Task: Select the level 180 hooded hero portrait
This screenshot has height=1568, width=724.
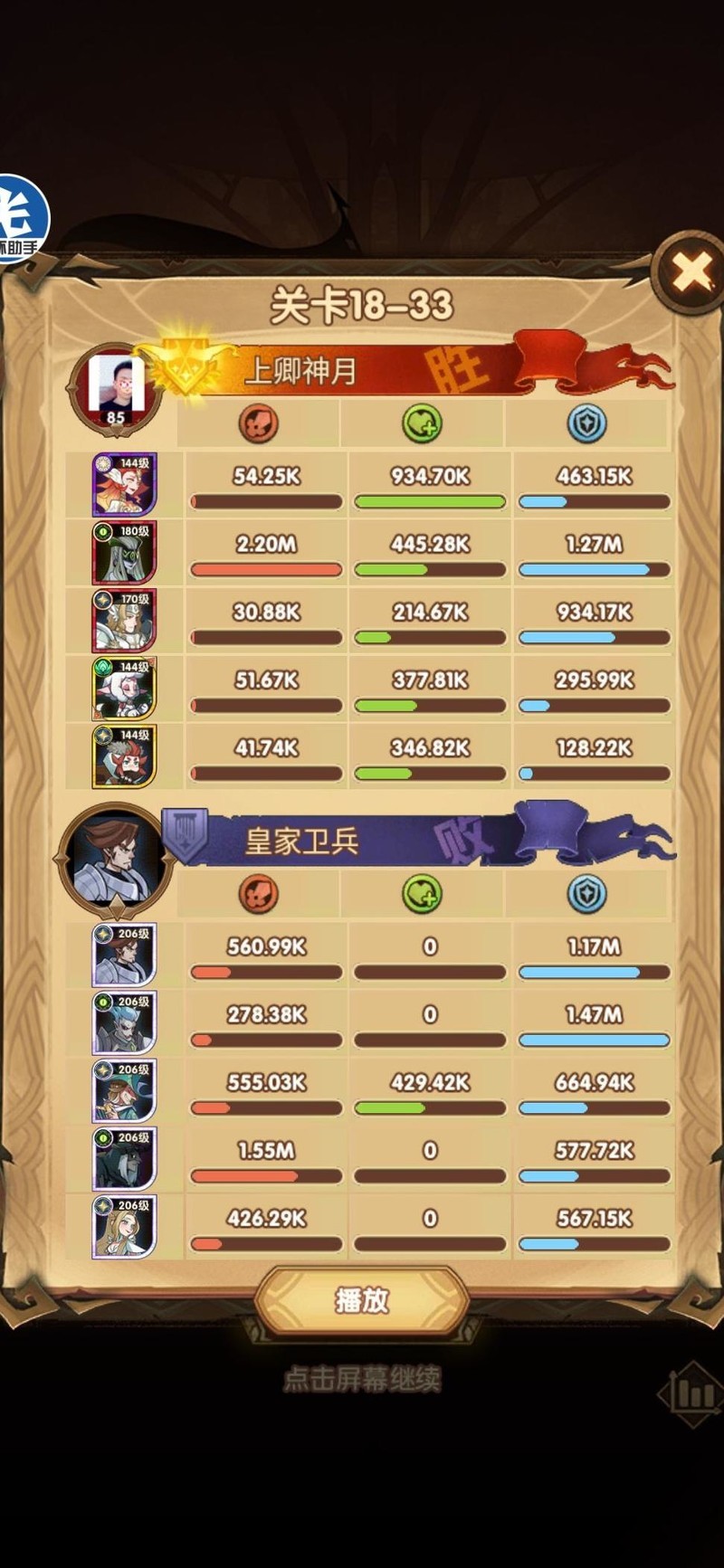Action: point(124,552)
